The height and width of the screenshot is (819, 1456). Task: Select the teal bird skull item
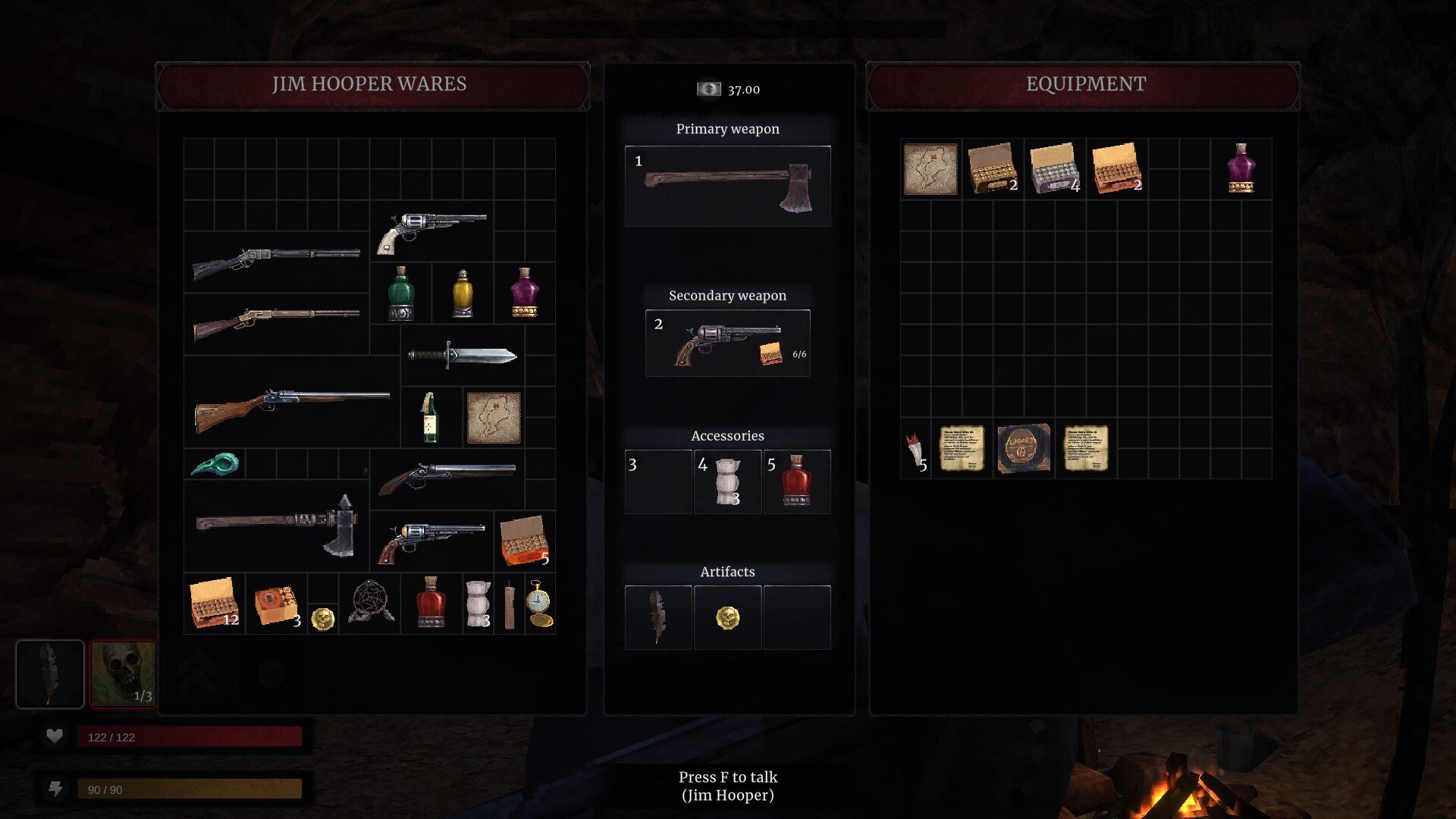click(x=215, y=463)
